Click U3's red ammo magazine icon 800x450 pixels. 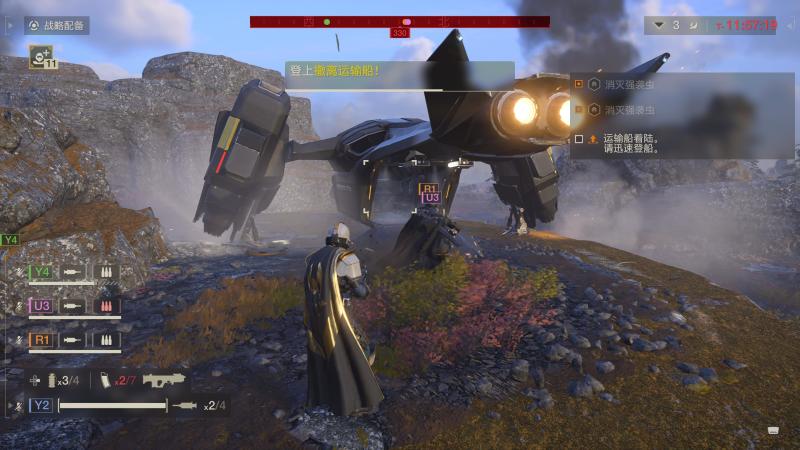click(x=106, y=306)
